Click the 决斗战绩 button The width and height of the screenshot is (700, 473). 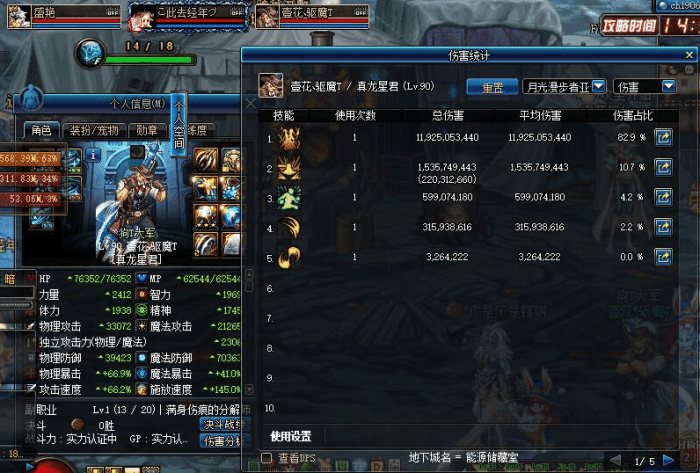pyautogui.click(x=222, y=424)
